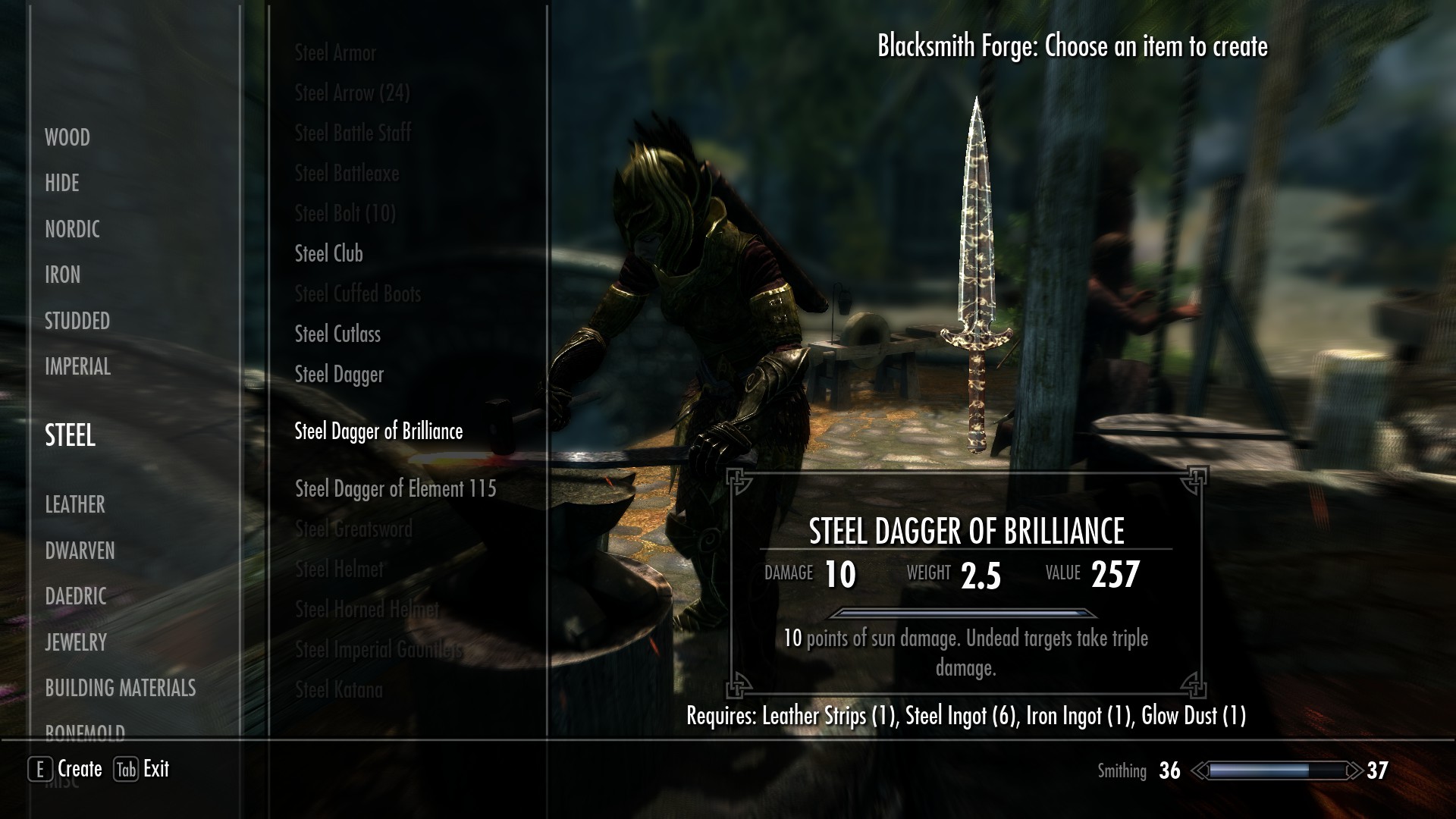The height and width of the screenshot is (819, 1456).
Task: Select the Steel Armor entry
Action: [335, 52]
